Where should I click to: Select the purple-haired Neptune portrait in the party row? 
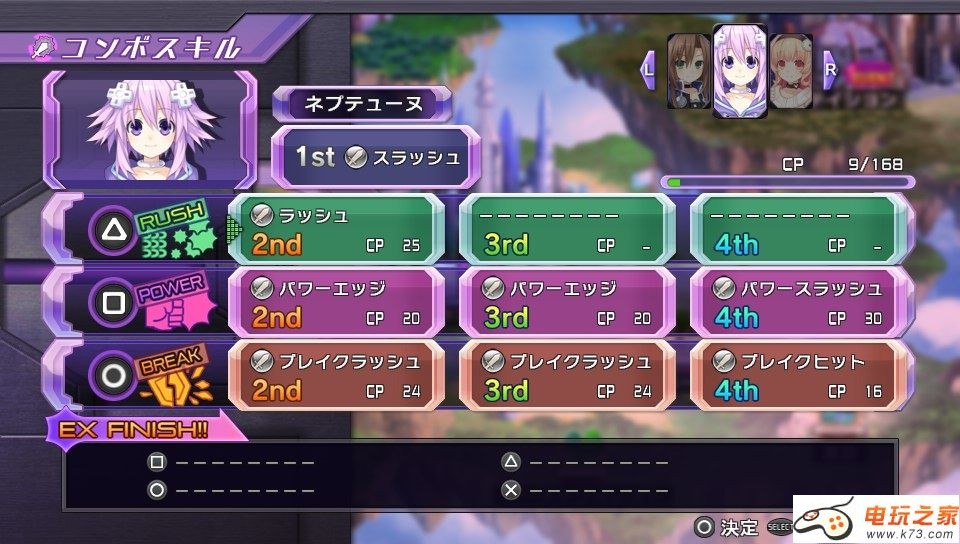740,71
